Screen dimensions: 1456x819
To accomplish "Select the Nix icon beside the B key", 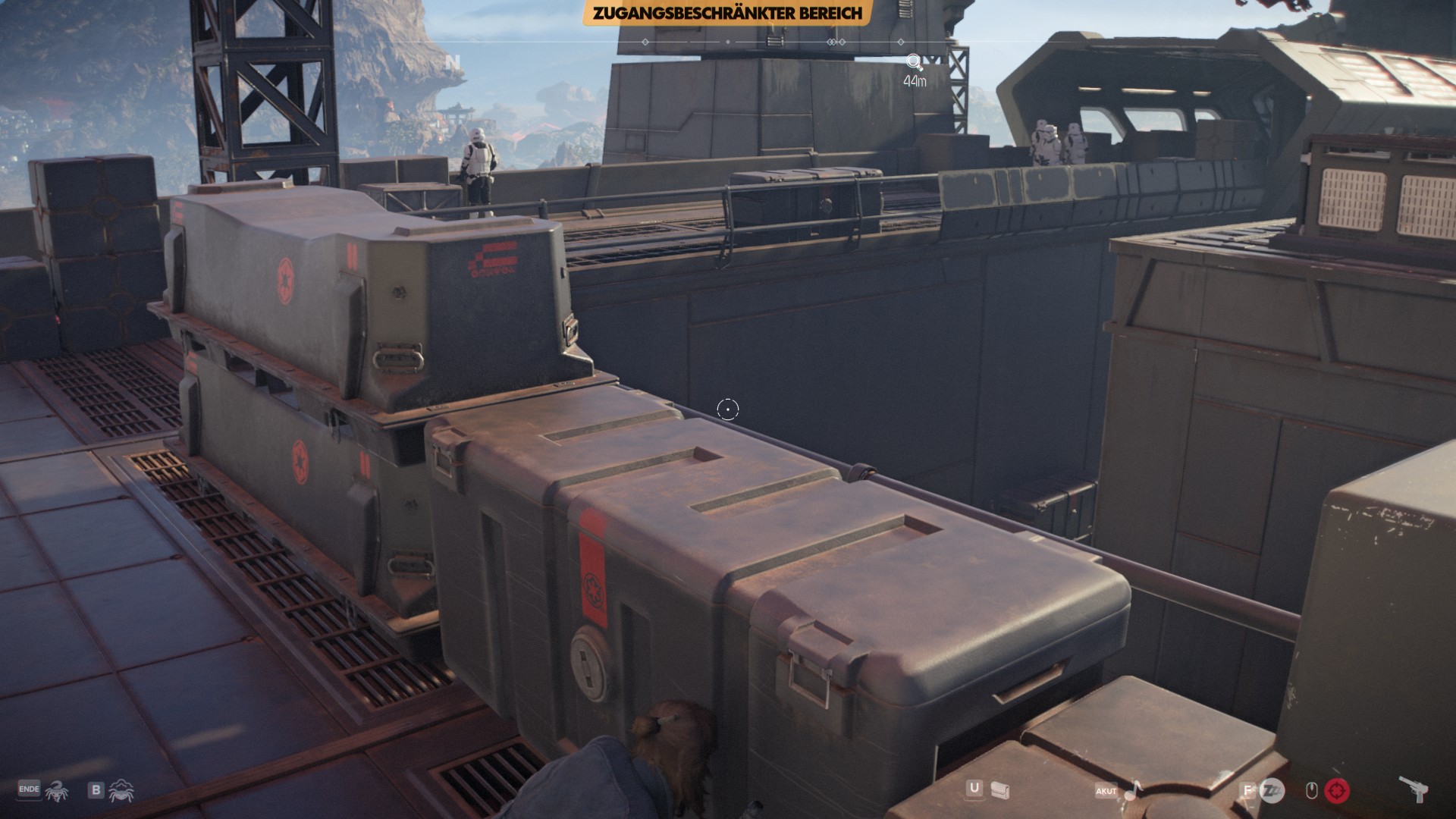I will pyautogui.click(x=121, y=791).
